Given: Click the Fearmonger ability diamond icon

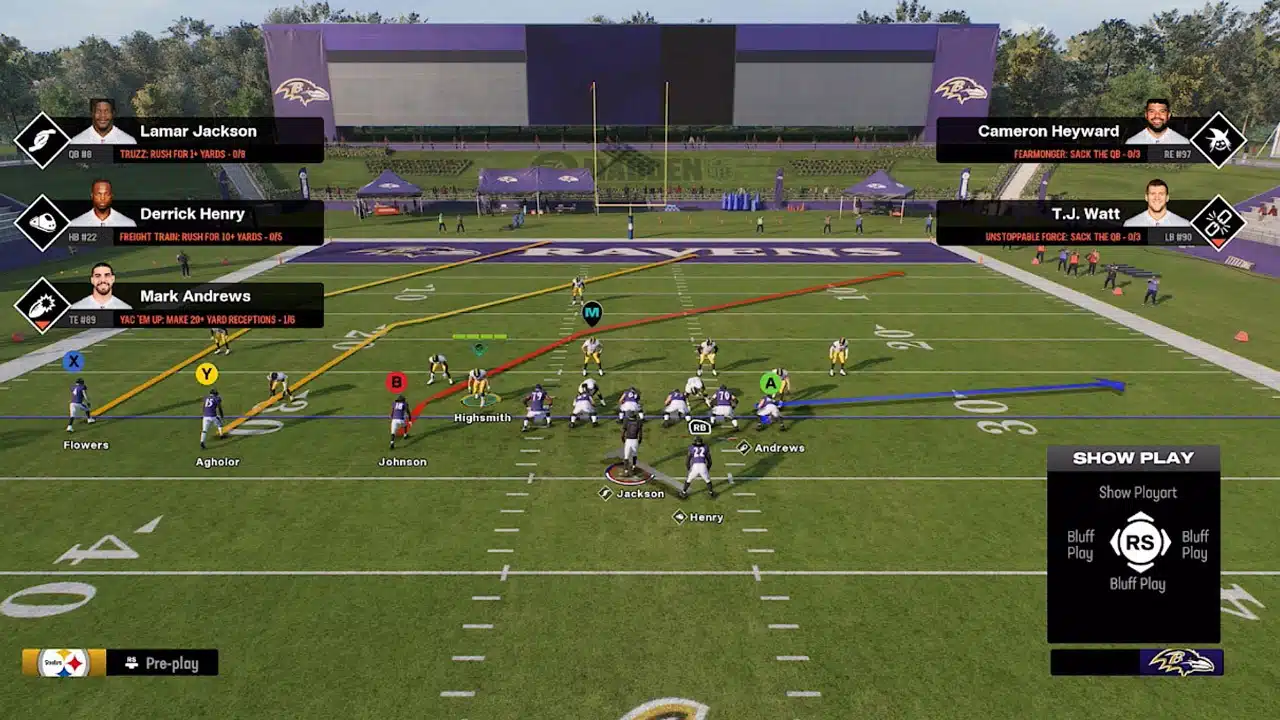Looking at the screenshot, I should (x=1219, y=140).
